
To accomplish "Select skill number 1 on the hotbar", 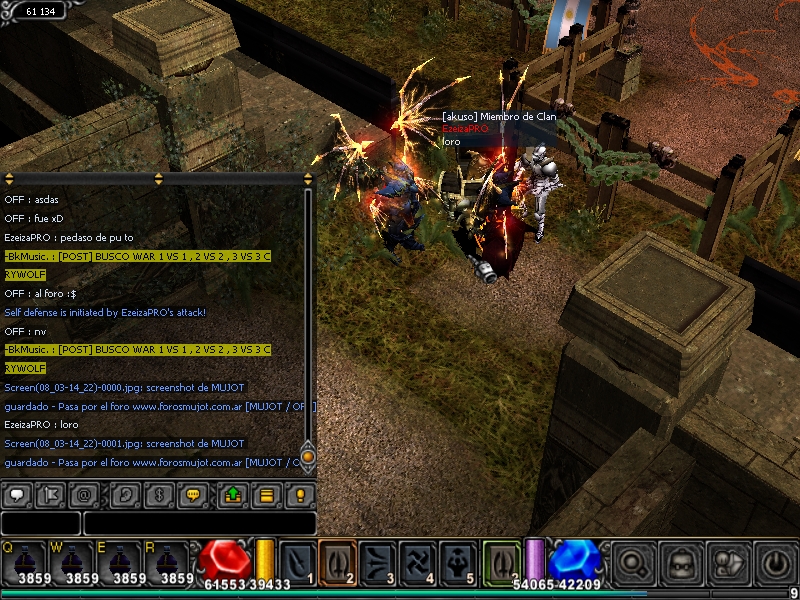I will click(x=297, y=562).
